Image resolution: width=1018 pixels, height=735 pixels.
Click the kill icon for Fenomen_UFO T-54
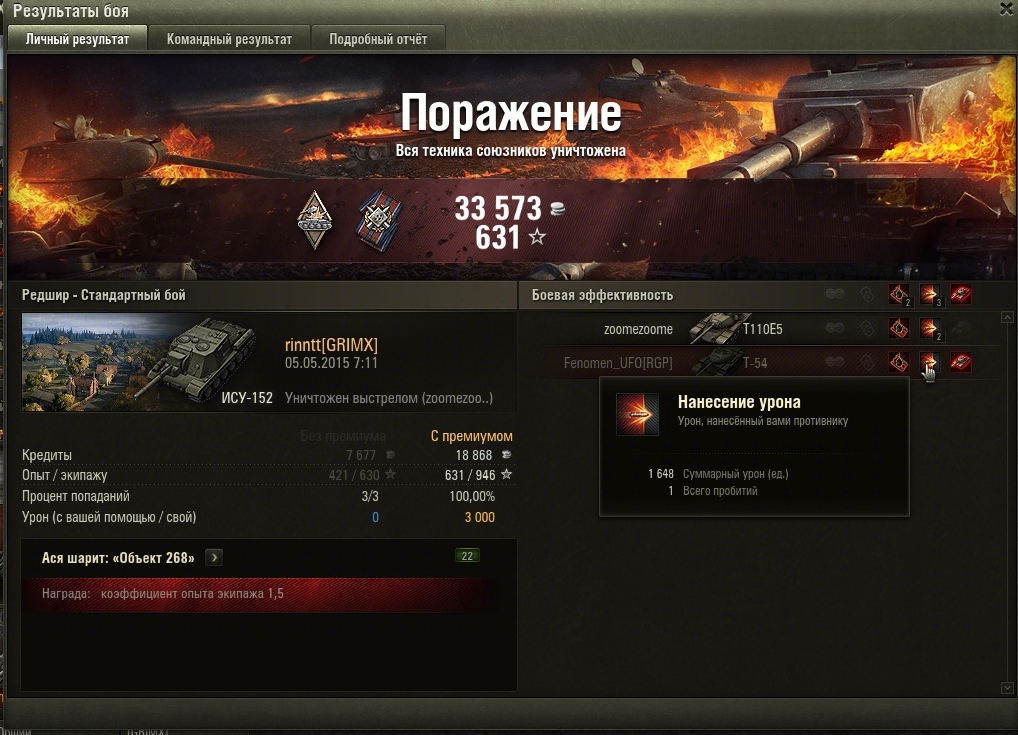coord(961,362)
